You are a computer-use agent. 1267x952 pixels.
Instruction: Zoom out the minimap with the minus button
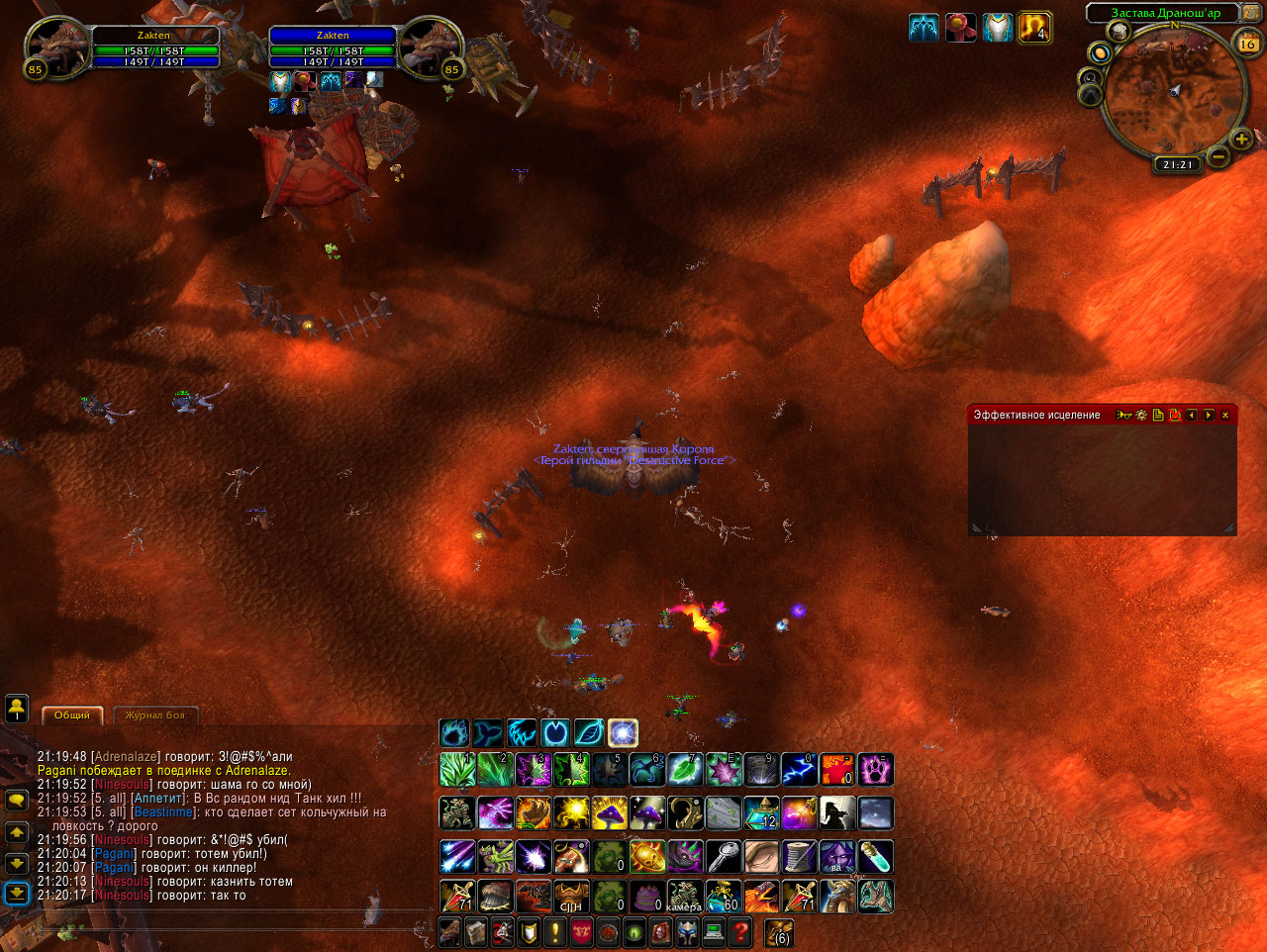click(x=1218, y=157)
